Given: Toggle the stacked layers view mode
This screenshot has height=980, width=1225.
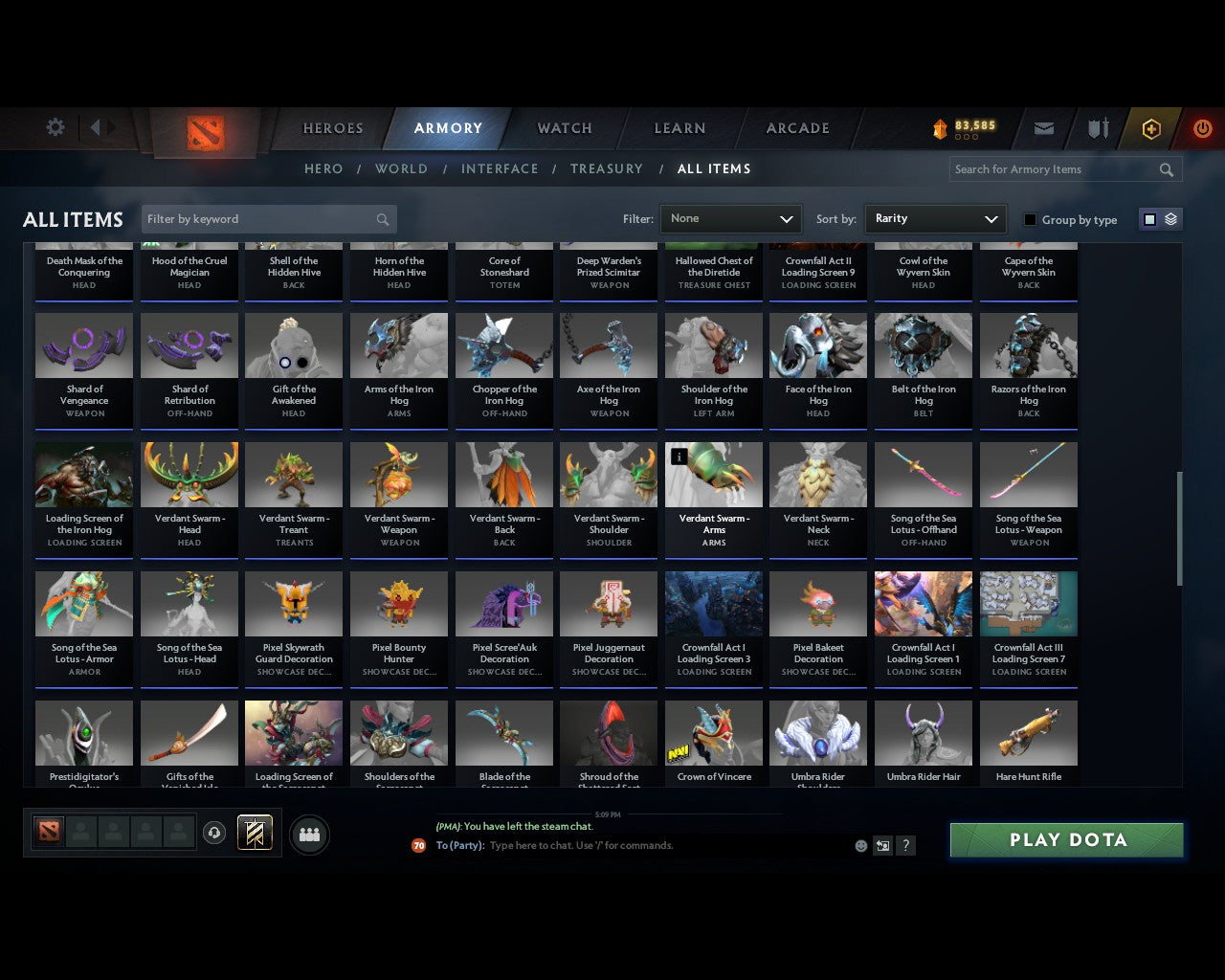Looking at the screenshot, I should click(x=1169, y=219).
